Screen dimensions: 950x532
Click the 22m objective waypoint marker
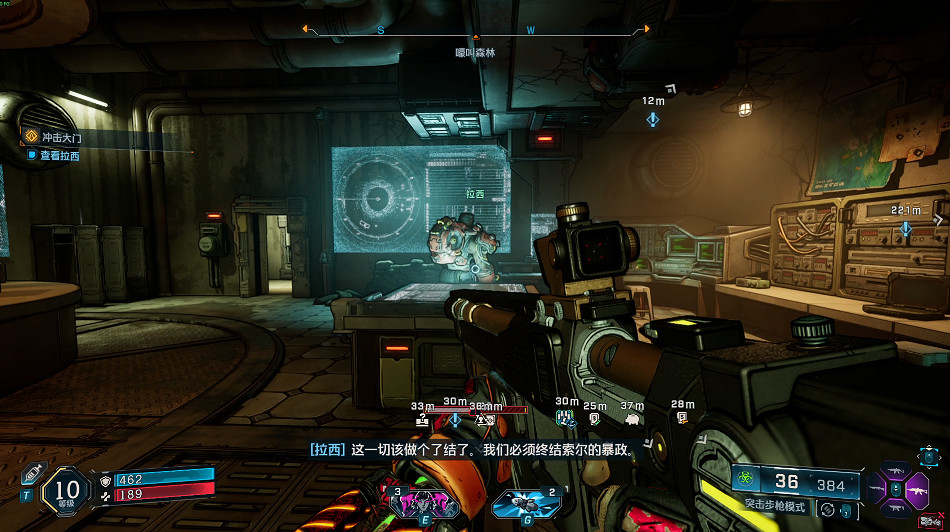tap(906, 228)
